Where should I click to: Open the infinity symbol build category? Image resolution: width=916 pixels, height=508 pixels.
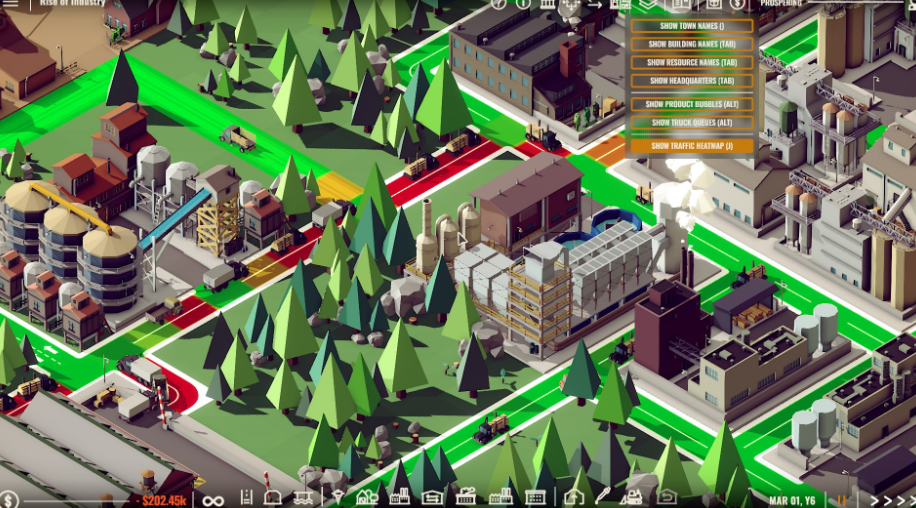point(213,499)
